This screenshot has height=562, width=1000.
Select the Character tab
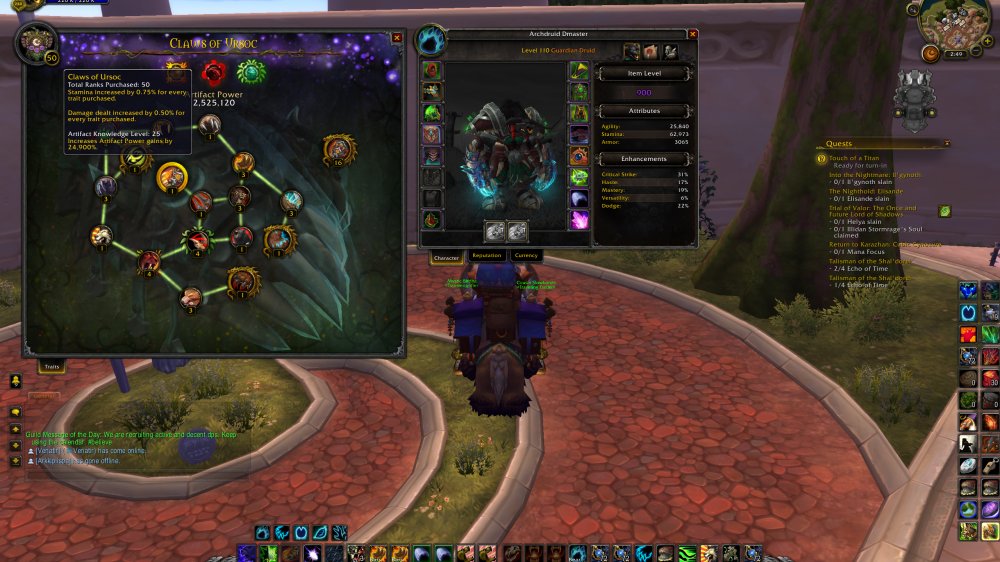pyautogui.click(x=446, y=257)
